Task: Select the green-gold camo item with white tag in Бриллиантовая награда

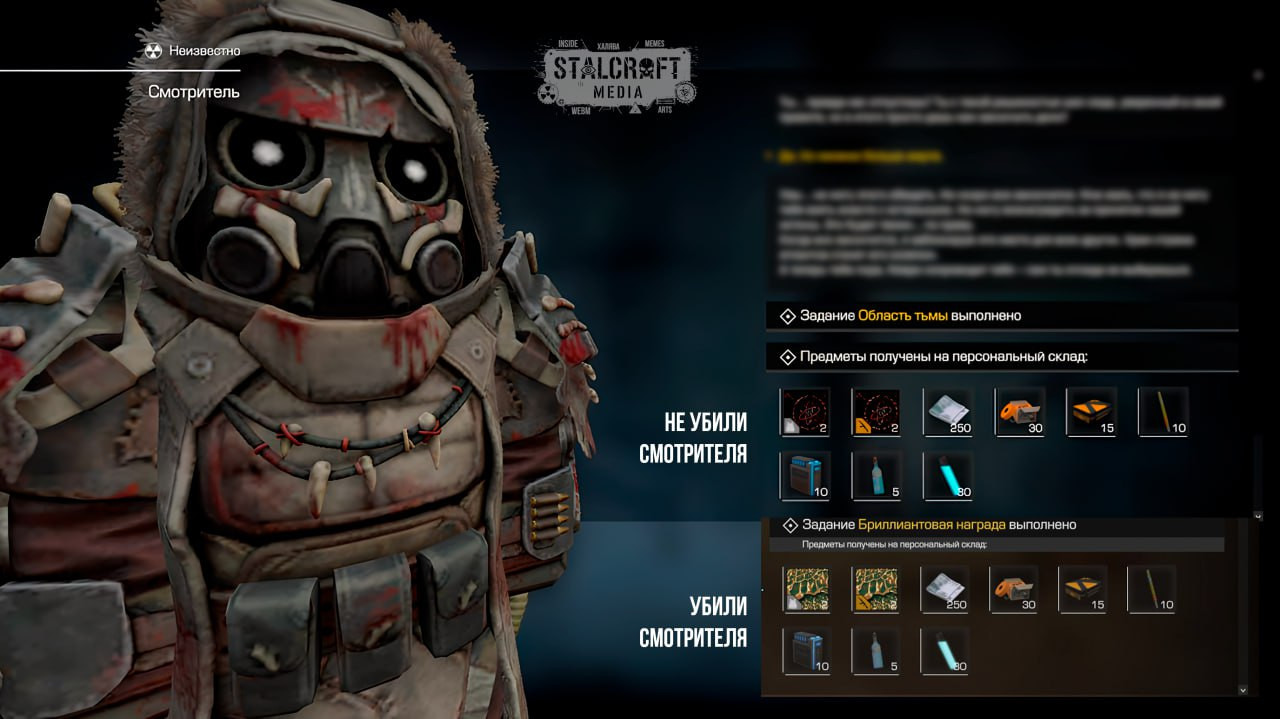Action: coord(807,589)
